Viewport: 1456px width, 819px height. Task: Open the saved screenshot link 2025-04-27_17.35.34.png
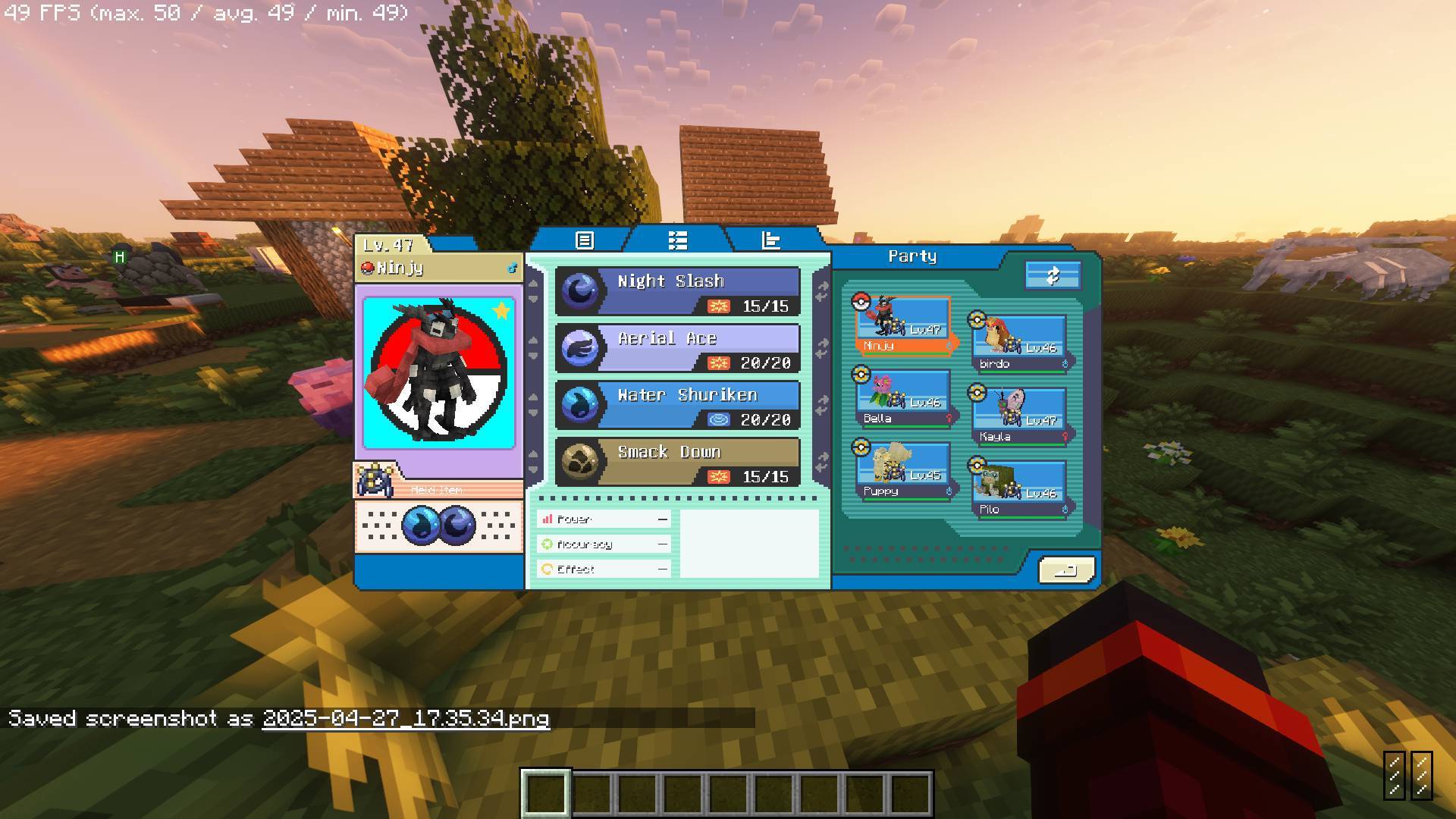pos(406,719)
